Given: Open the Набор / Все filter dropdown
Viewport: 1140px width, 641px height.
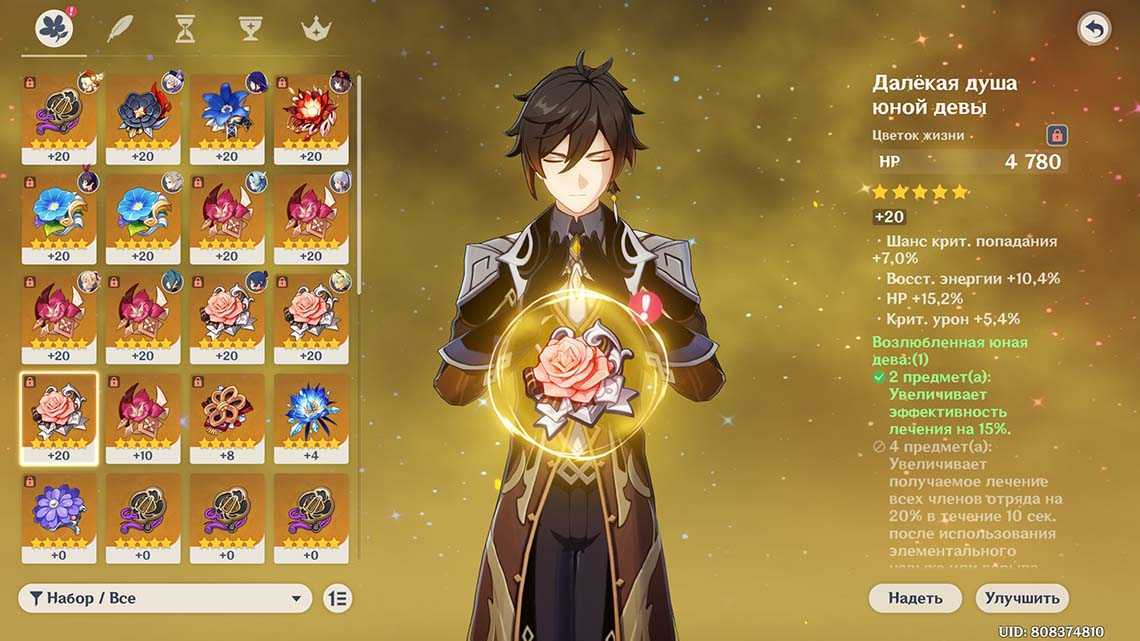Looking at the screenshot, I should click(165, 598).
